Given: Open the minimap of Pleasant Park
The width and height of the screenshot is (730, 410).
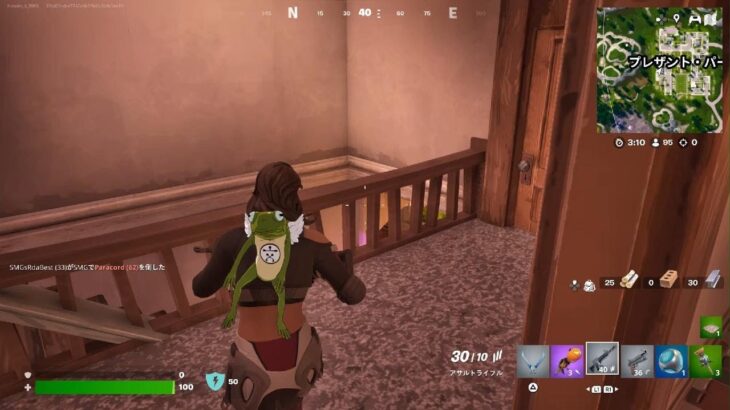Looking at the screenshot, I should pyautogui.click(x=660, y=70).
